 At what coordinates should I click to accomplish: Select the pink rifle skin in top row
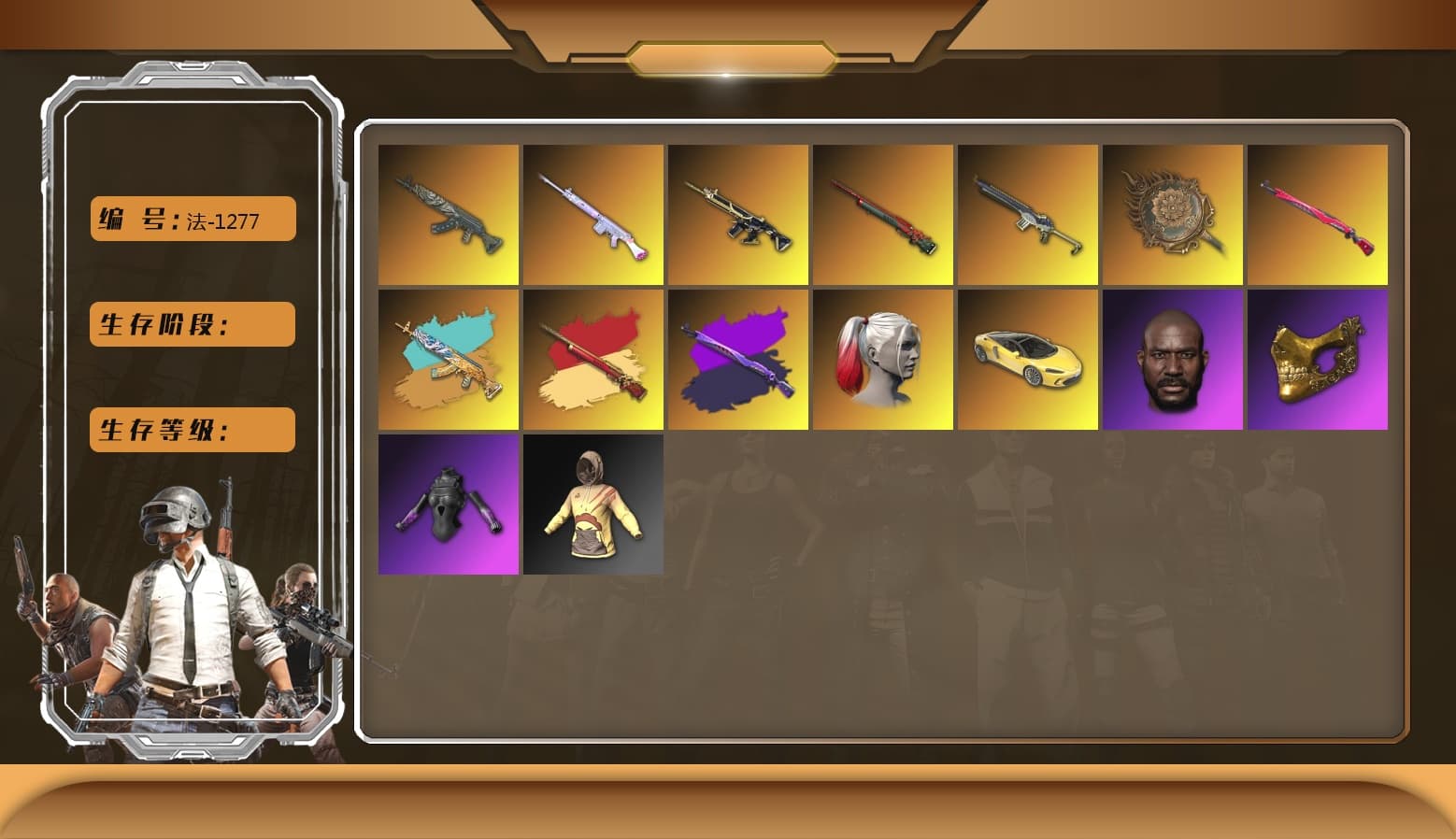[593, 213]
